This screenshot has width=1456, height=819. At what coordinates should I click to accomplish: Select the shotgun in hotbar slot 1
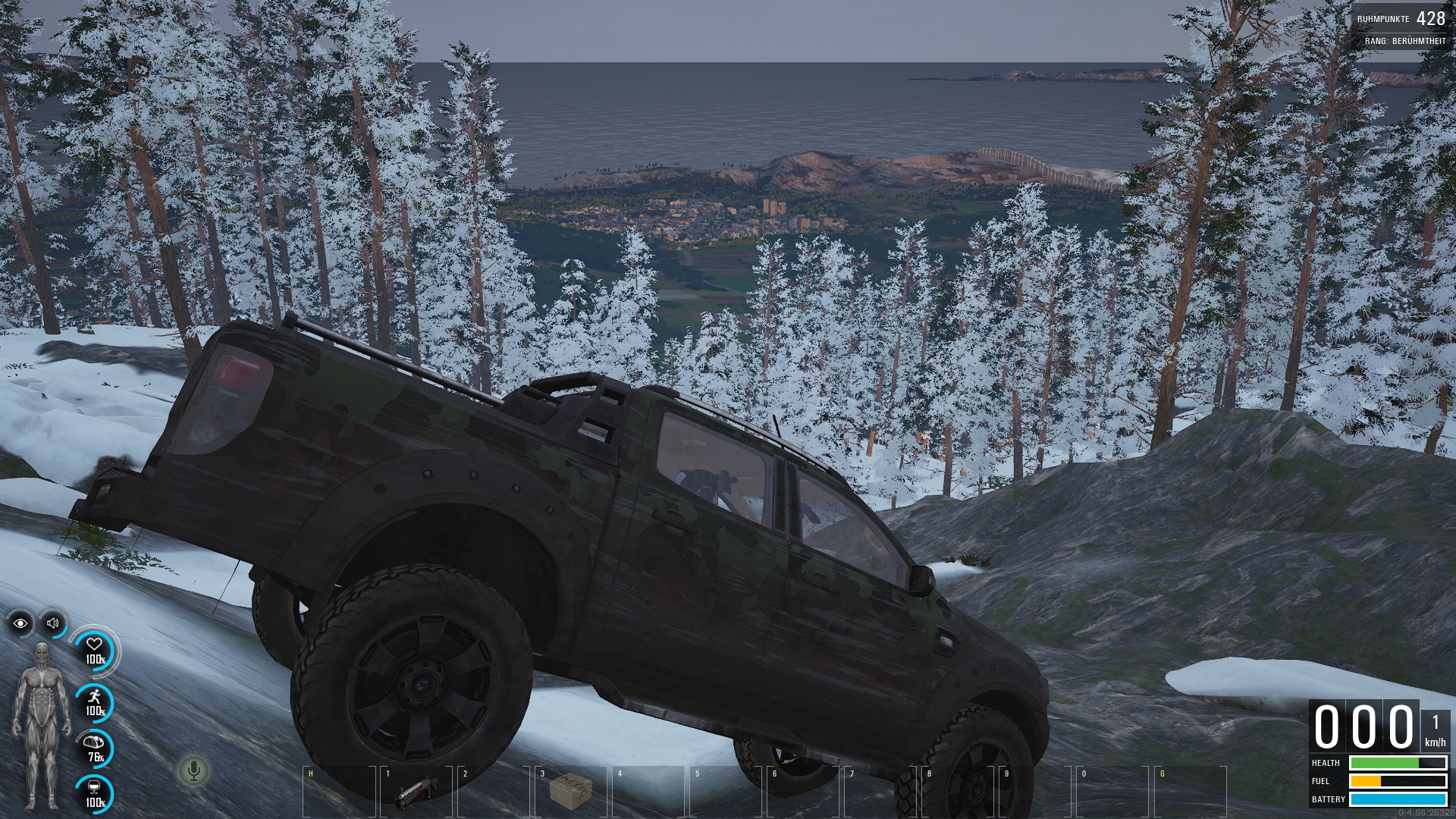pyautogui.click(x=416, y=790)
